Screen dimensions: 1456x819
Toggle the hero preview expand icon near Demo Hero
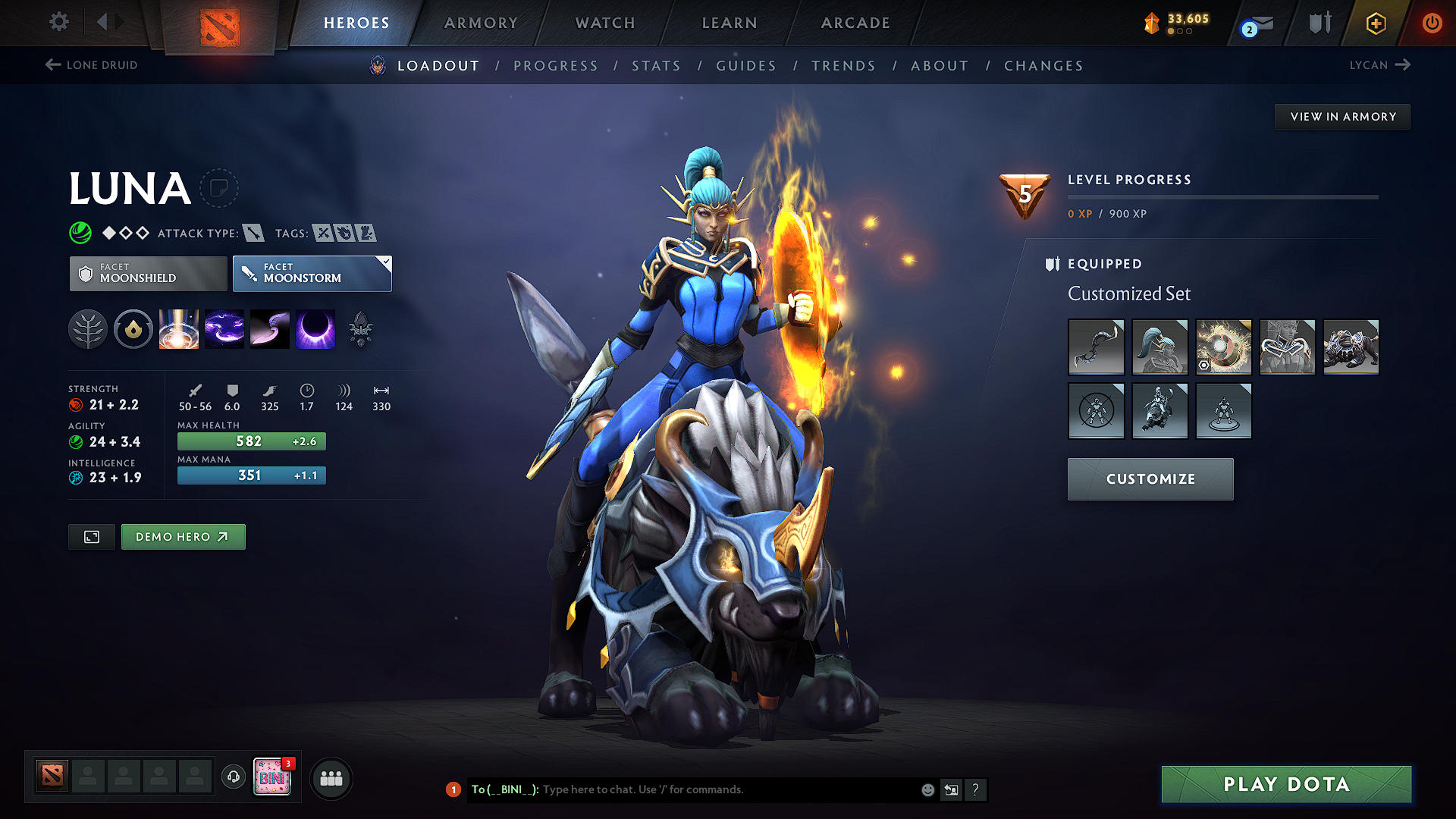(x=91, y=536)
